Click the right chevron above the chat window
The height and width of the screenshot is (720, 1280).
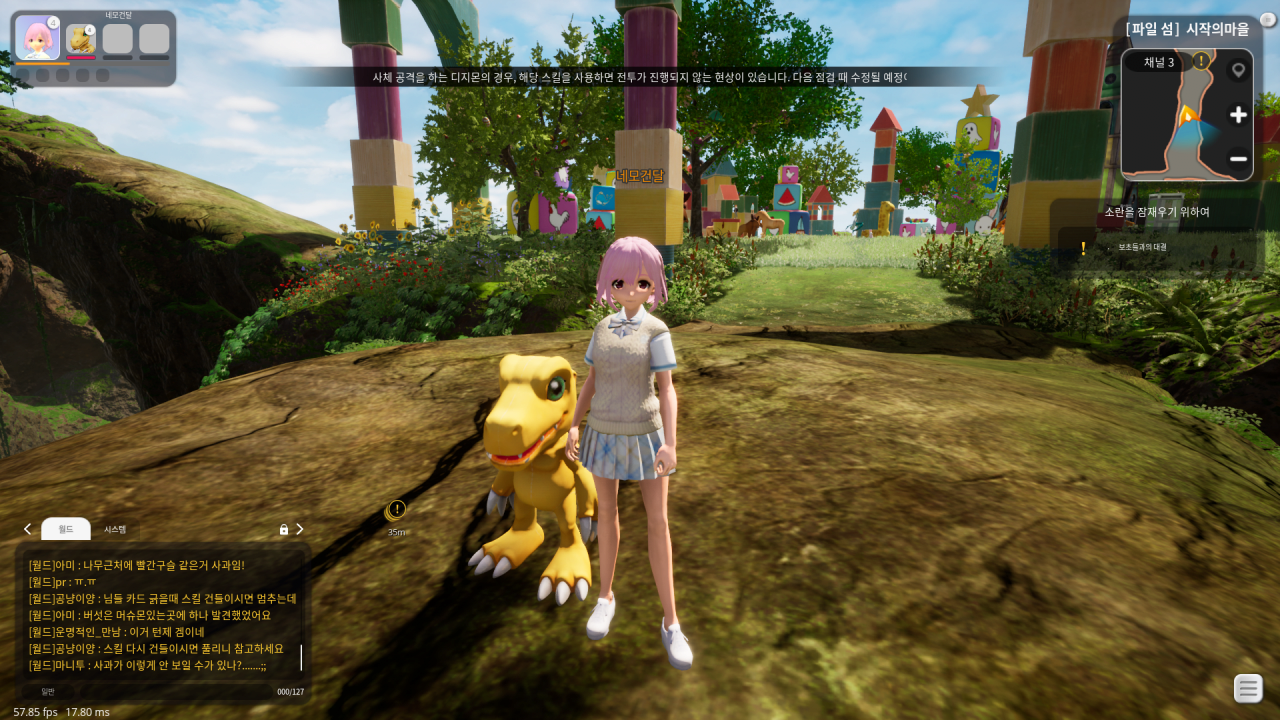[299, 529]
